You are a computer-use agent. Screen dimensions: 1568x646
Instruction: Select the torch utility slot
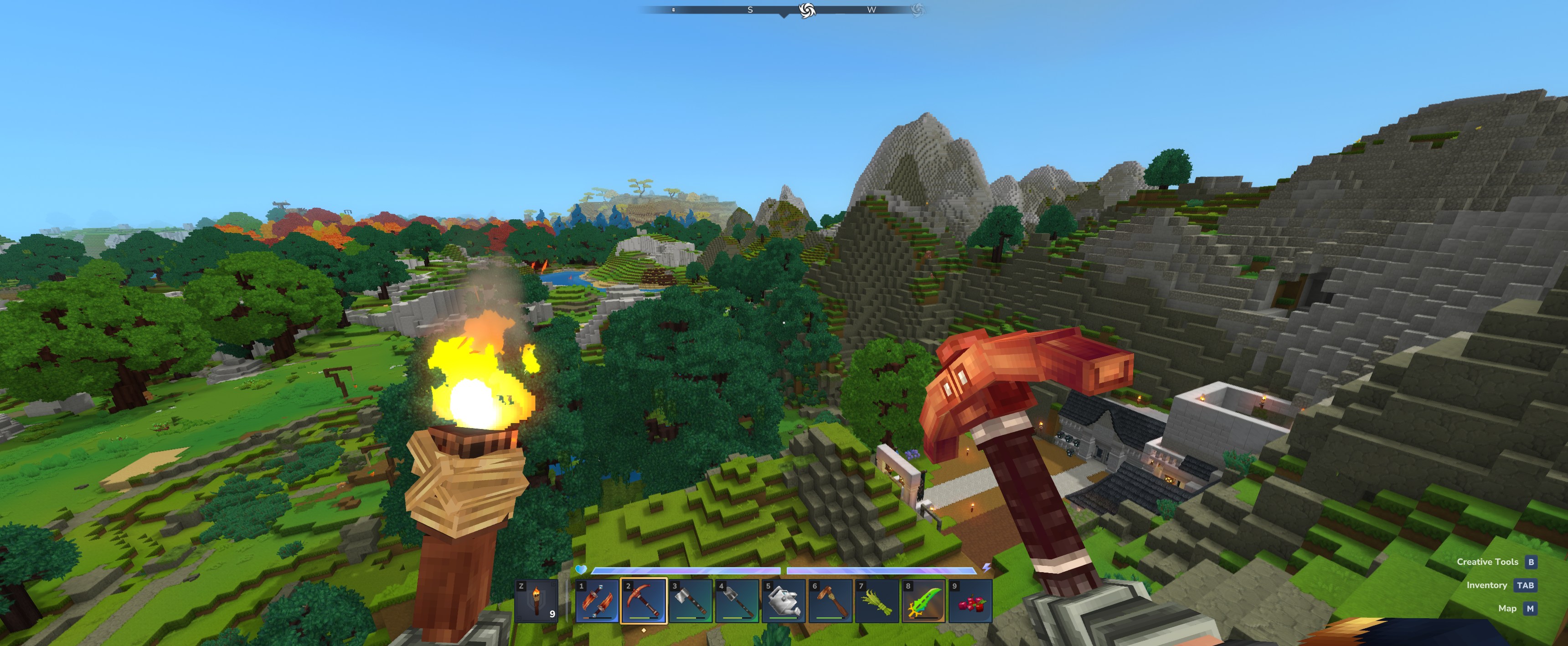536,601
